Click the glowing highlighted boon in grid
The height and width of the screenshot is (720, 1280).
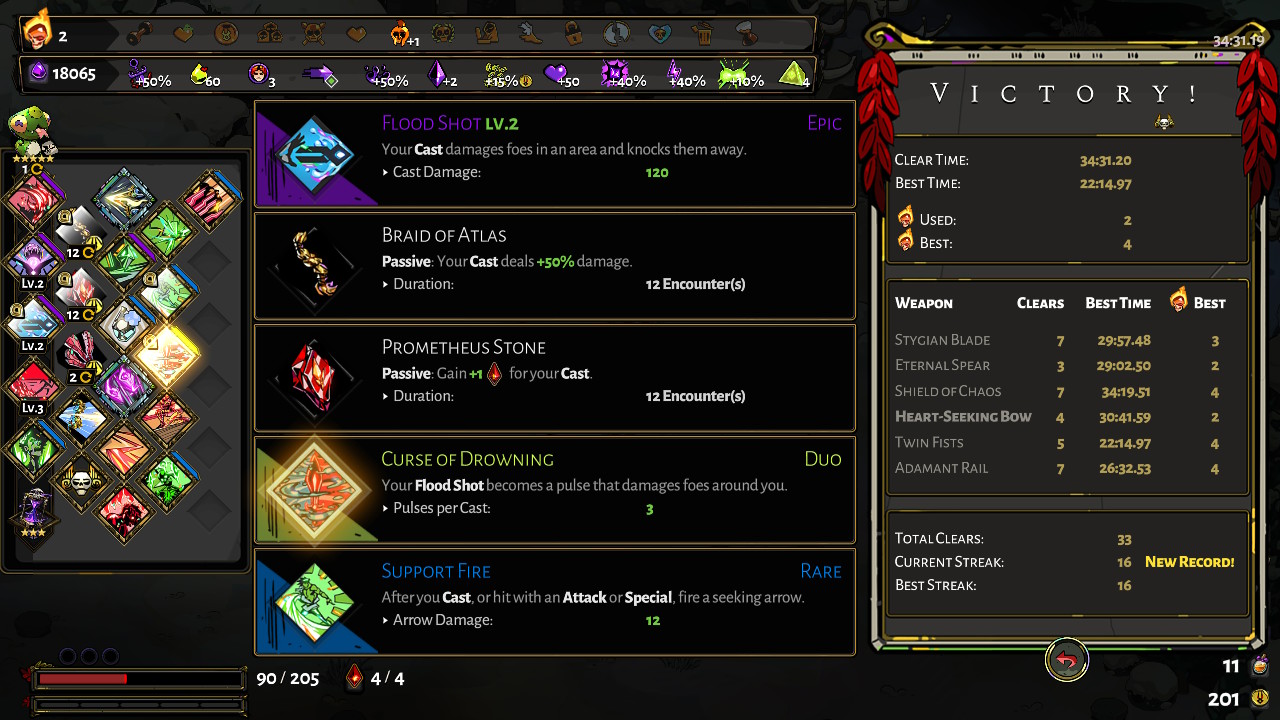coord(167,352)
